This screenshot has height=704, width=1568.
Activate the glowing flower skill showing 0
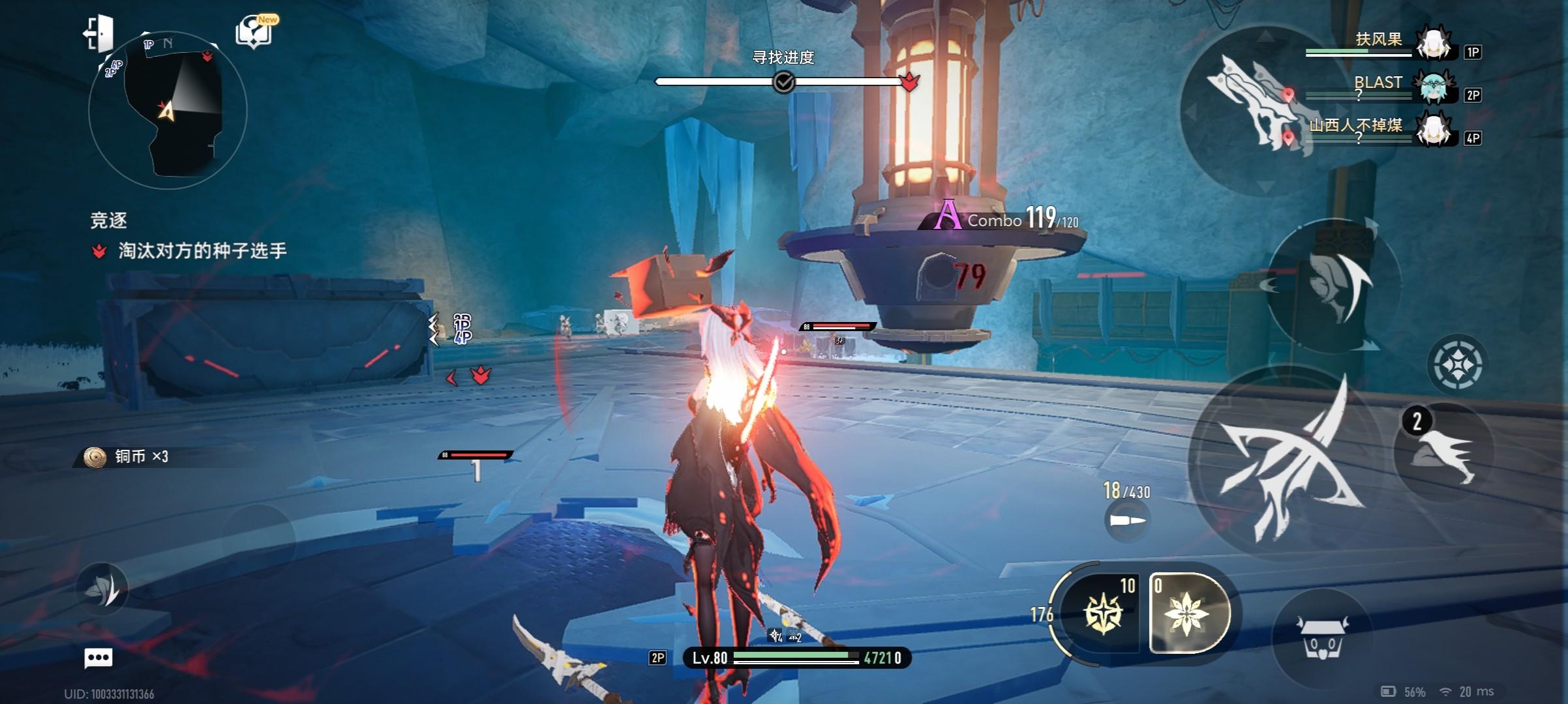pos(1188,613)
